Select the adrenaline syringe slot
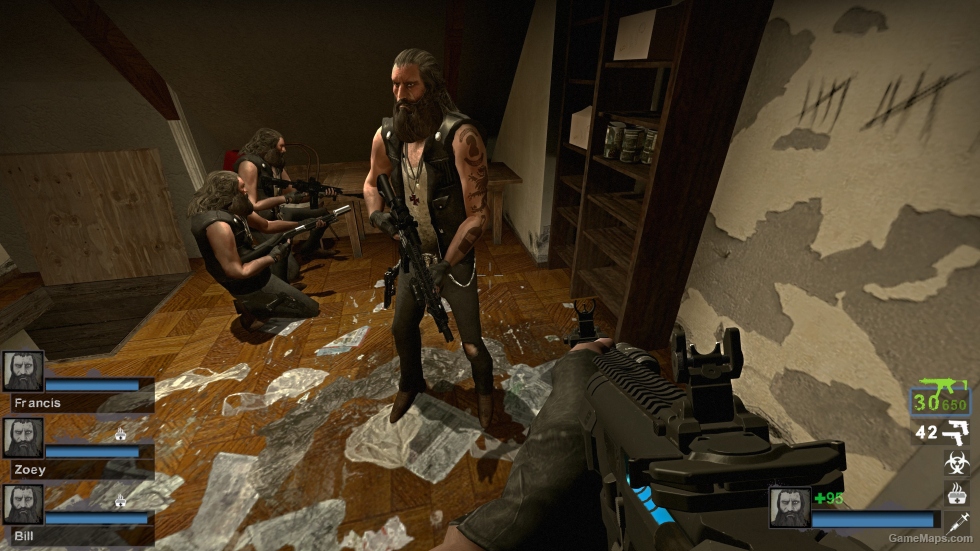980x551 pixels. tap(957, 521)
